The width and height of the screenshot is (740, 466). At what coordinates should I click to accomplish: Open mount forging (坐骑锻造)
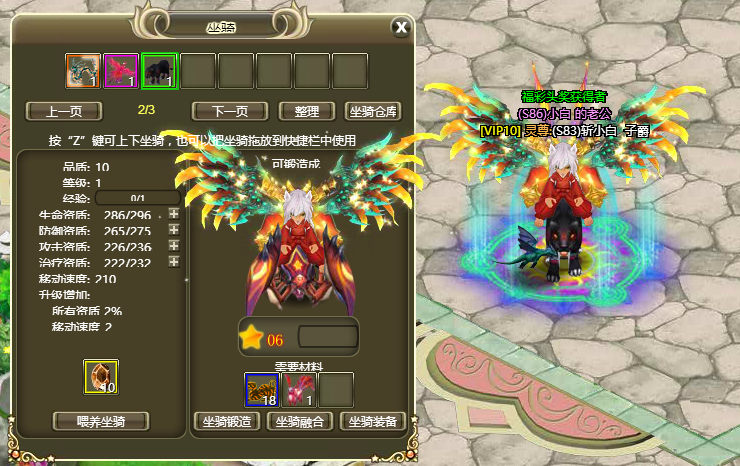pyautogui.click(x=227, y=421)
